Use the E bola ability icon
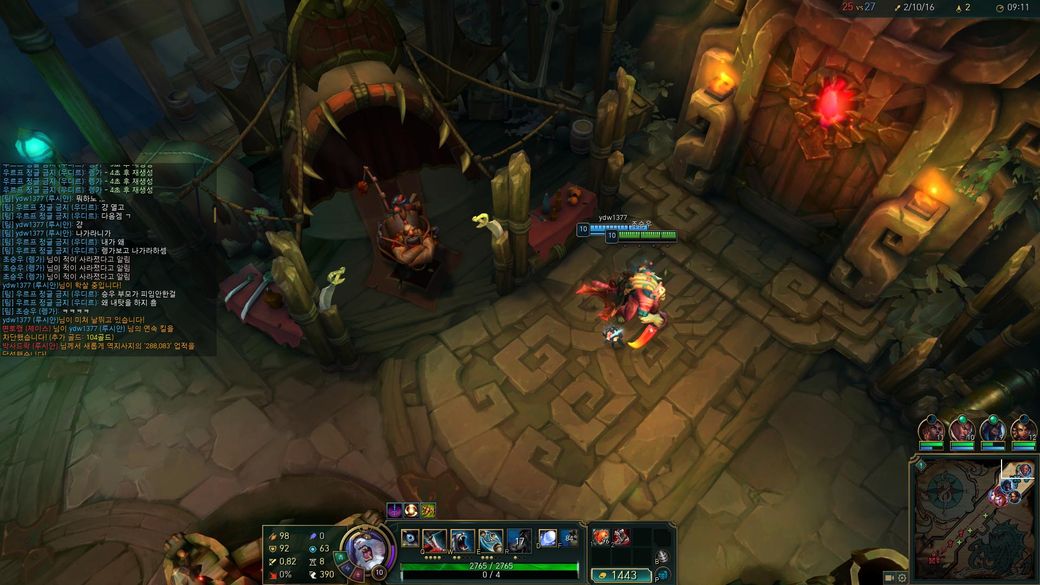The width and height of the screenshot is (1040, 585). tap(490, 540)
